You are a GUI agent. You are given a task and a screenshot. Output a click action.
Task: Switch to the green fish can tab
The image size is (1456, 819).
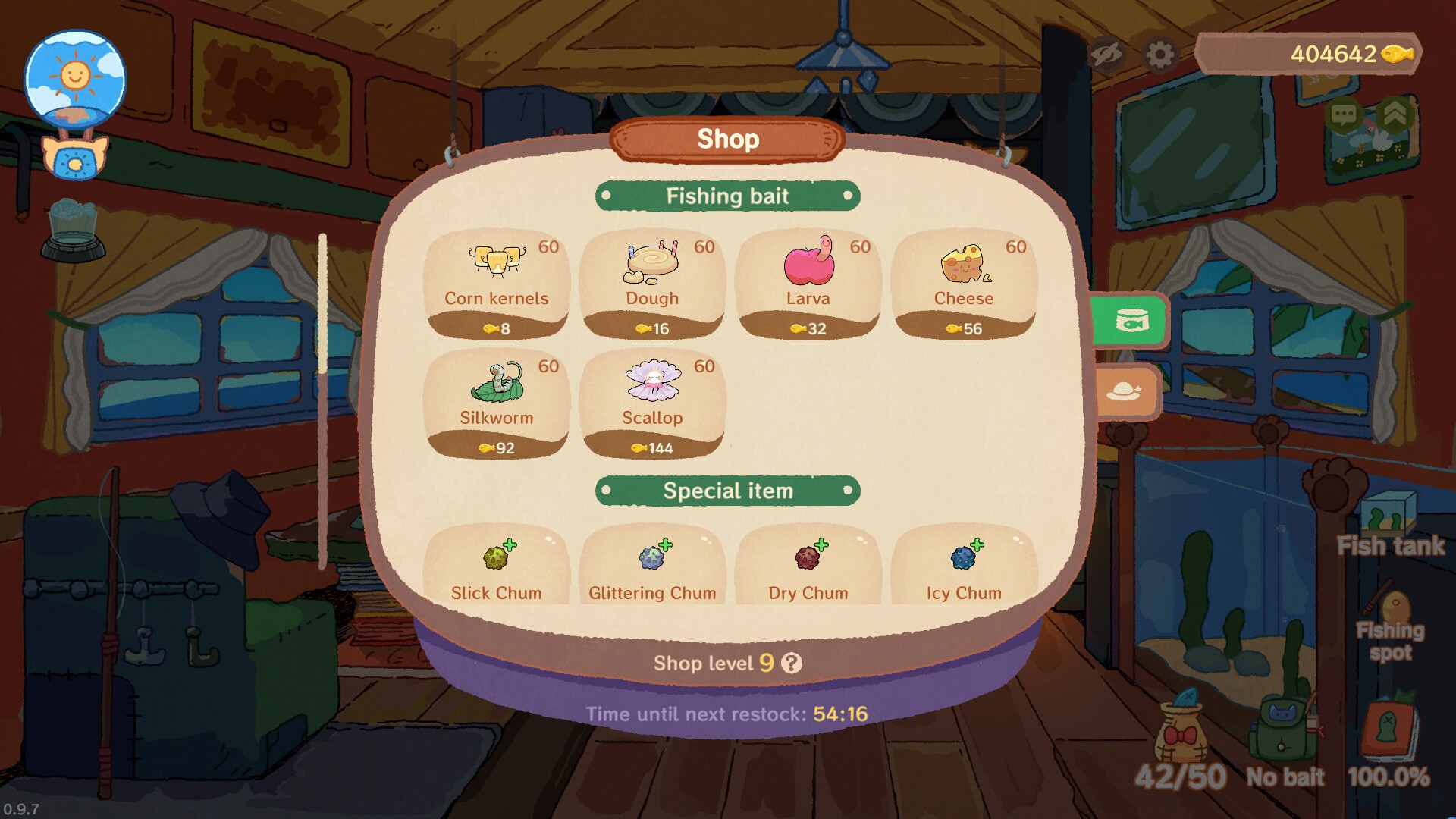[1130, 322]
